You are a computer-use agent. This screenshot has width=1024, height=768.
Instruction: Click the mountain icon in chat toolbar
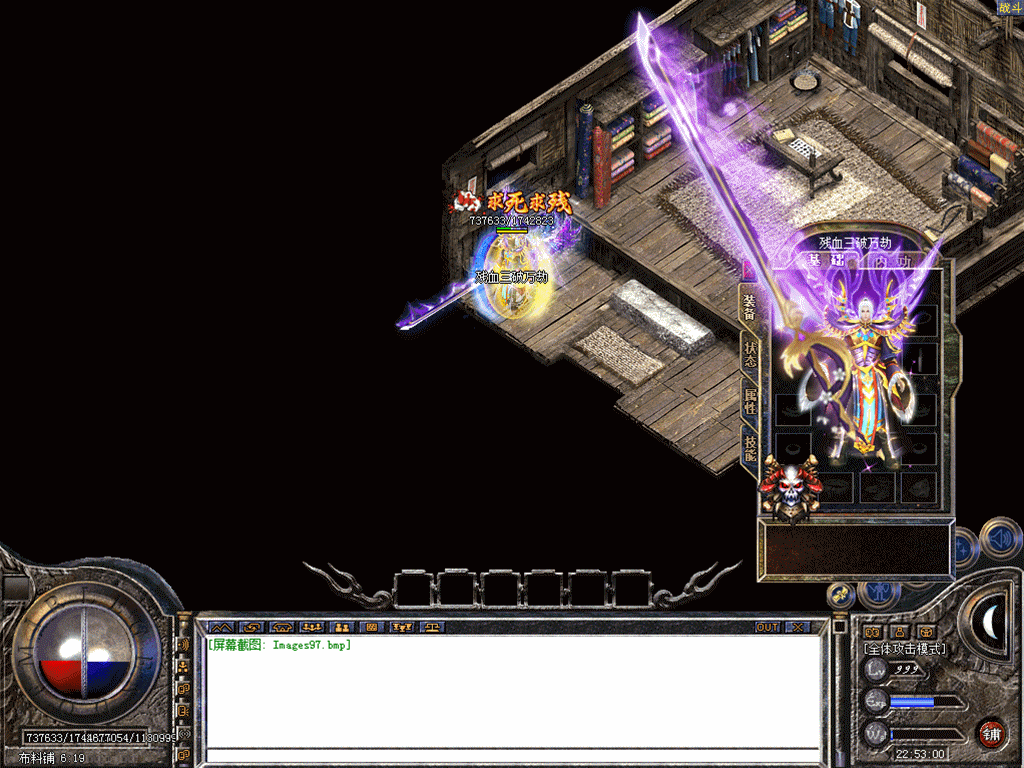(x=219, y=627)
